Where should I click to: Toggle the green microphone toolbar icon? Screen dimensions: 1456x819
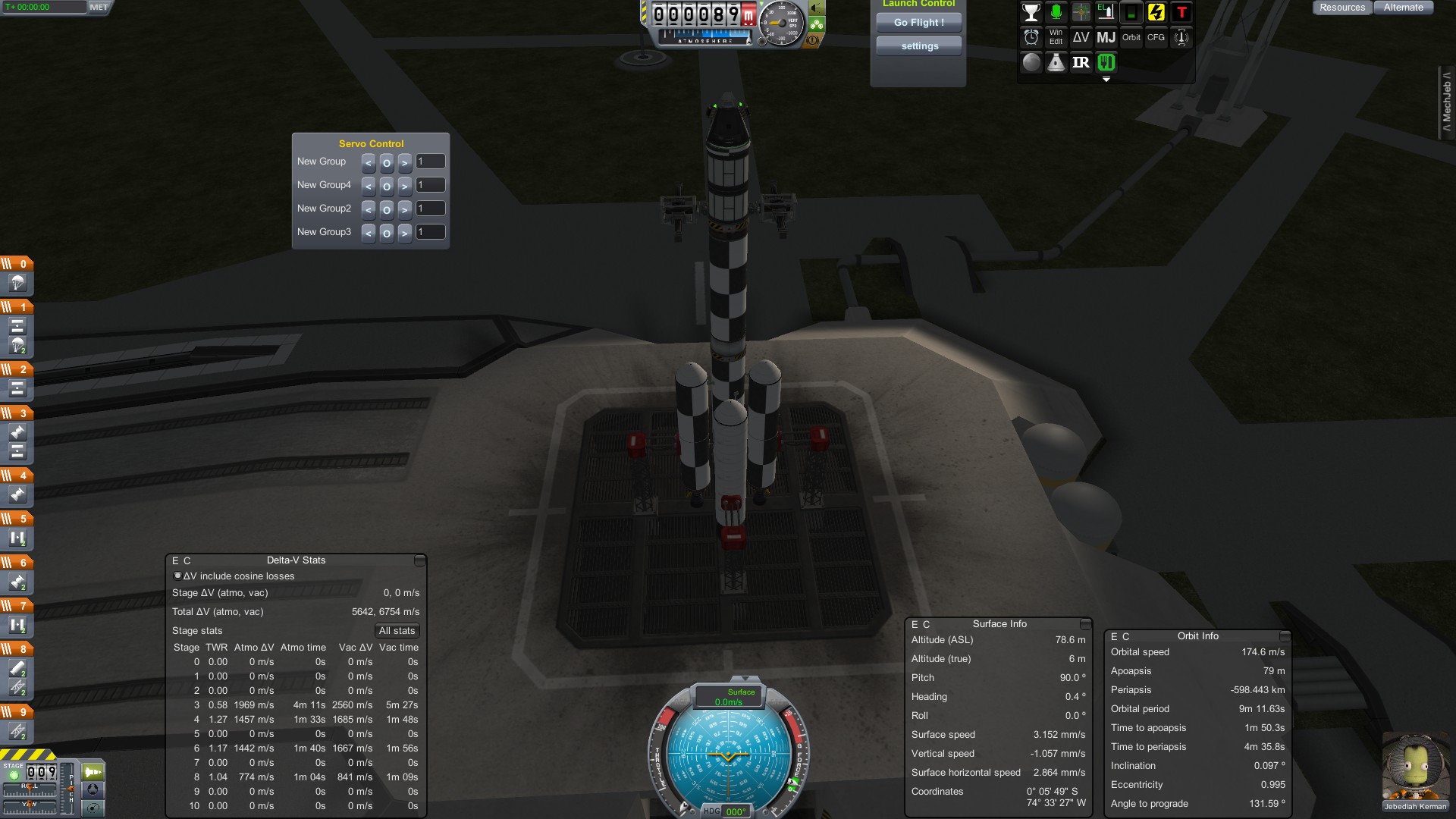click(1056, 13)
